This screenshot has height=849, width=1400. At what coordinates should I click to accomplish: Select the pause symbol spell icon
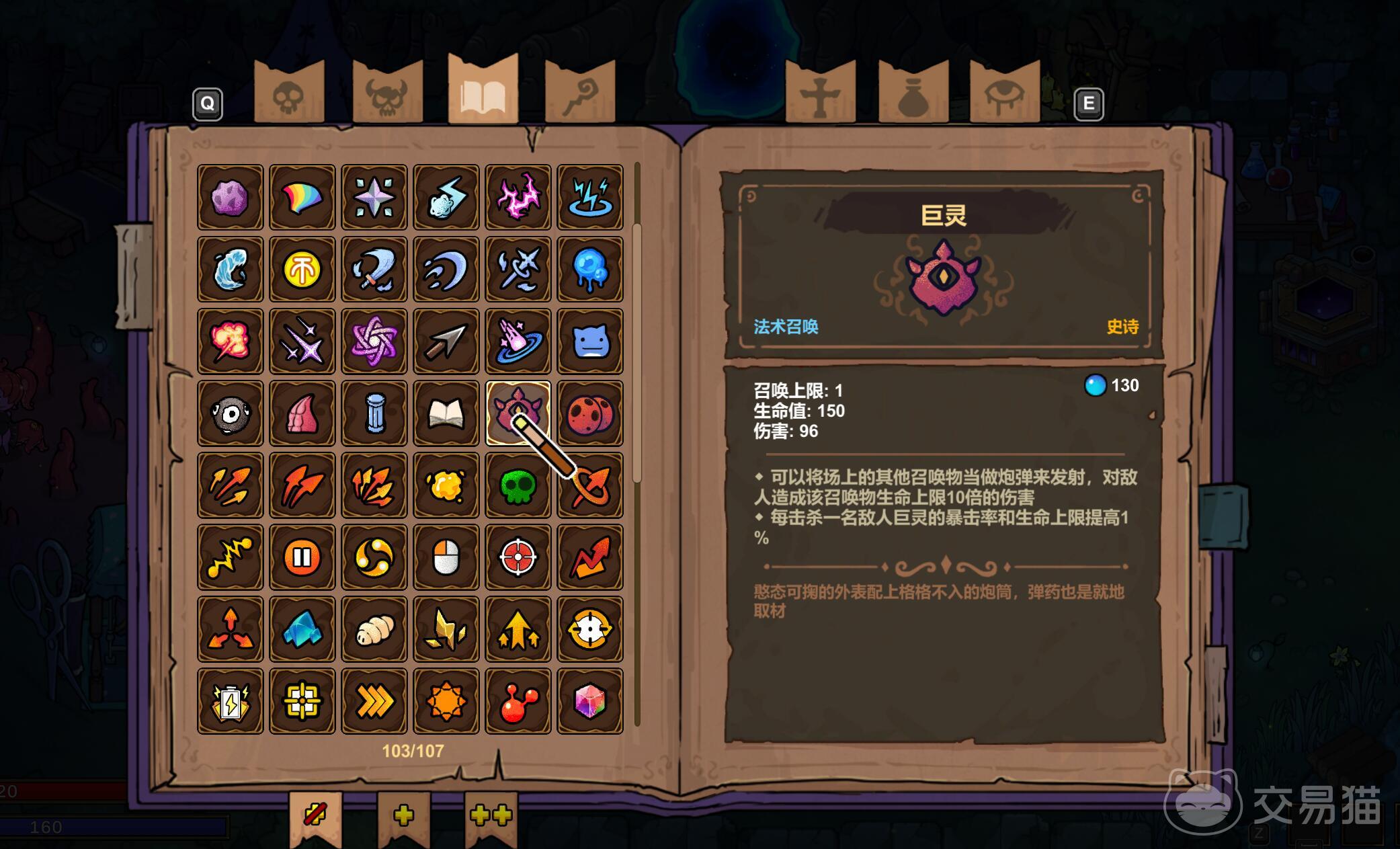click(302, 557)
